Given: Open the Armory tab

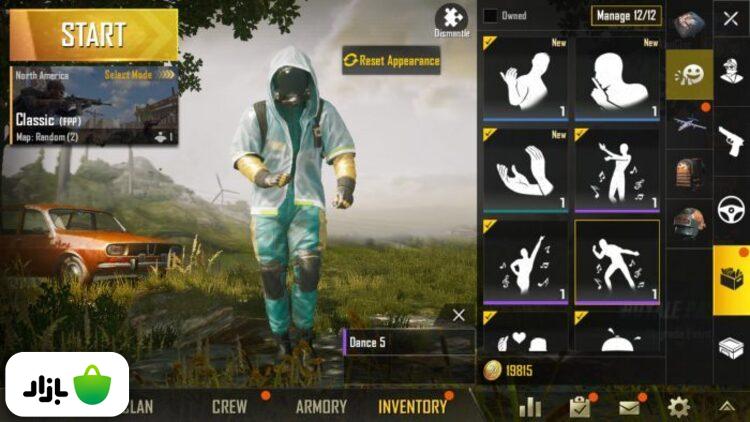Looking at the screenshot, I should 321,407.
